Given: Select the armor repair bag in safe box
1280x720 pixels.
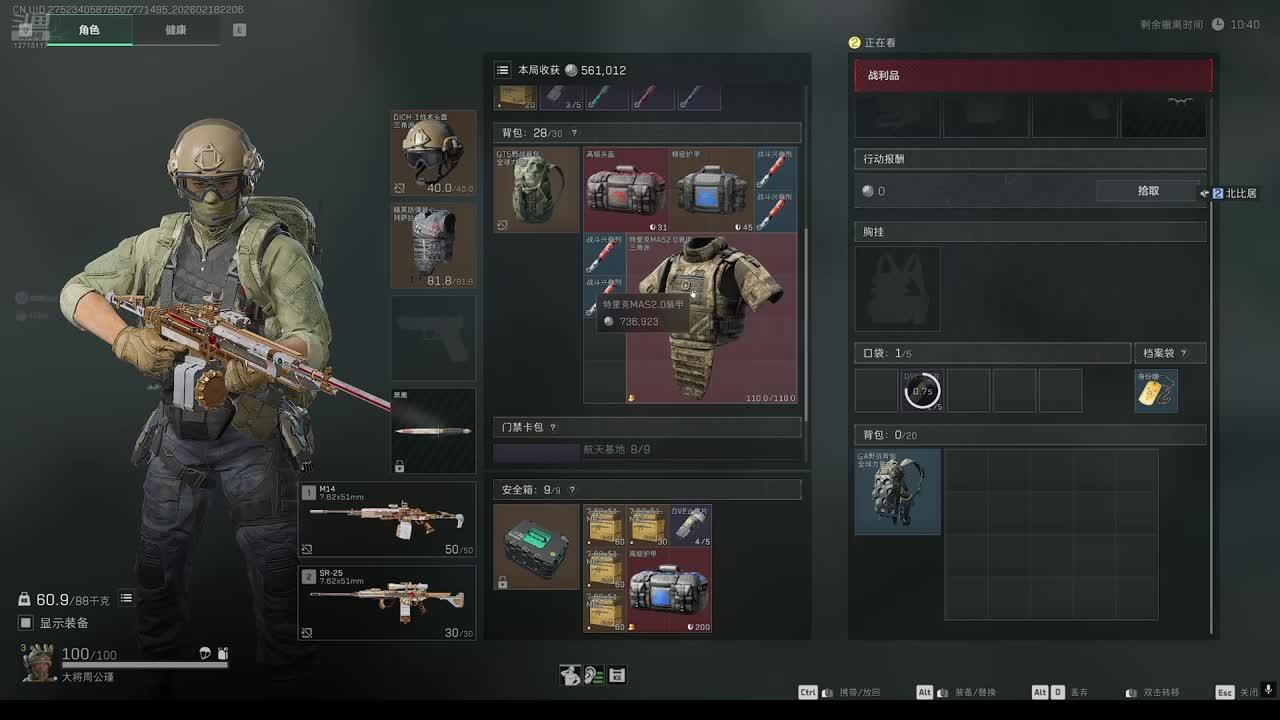Looking at the screenshot, I should pos(669,589).
